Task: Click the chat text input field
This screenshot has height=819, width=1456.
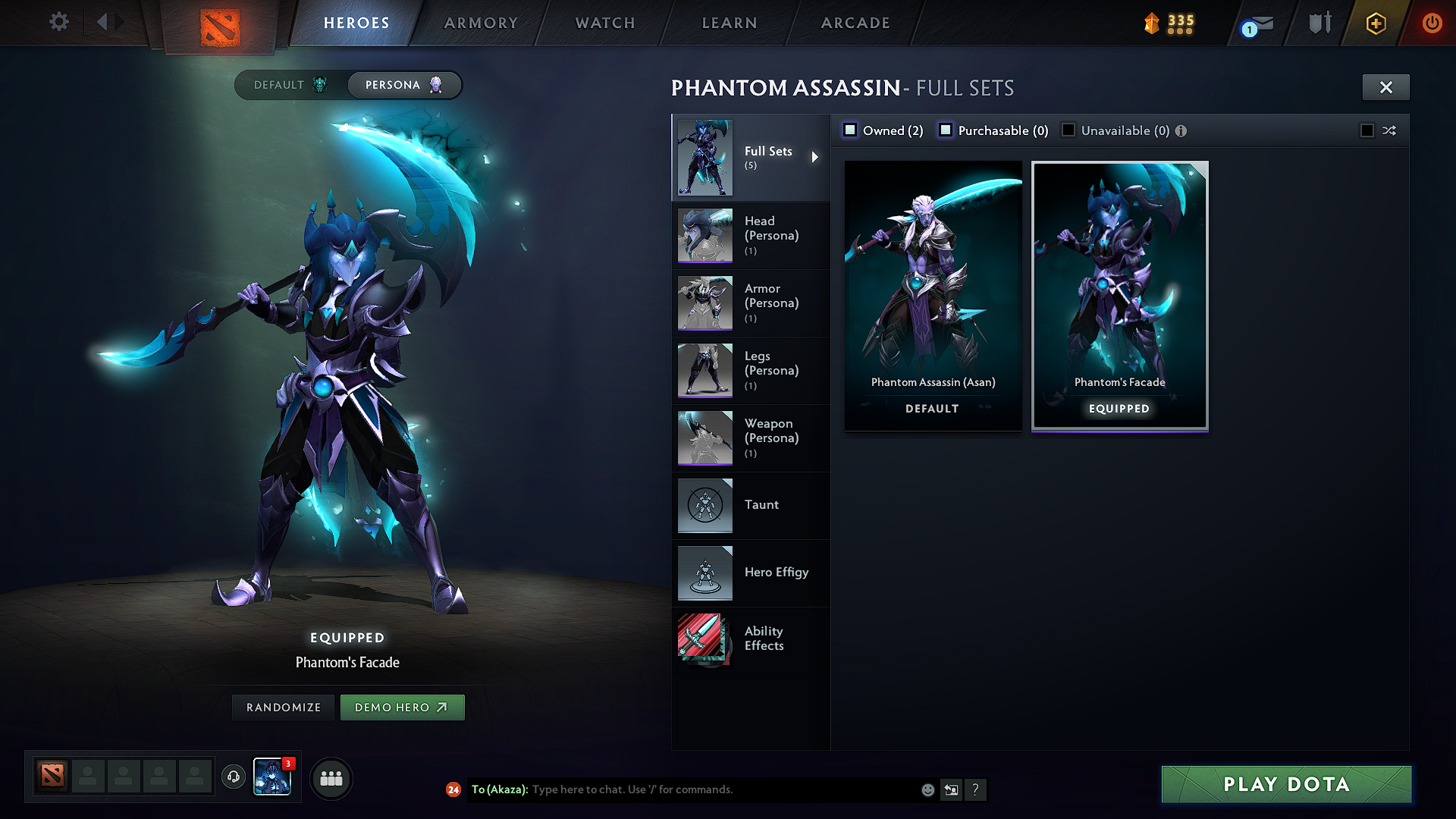Action: click(720, 789)
